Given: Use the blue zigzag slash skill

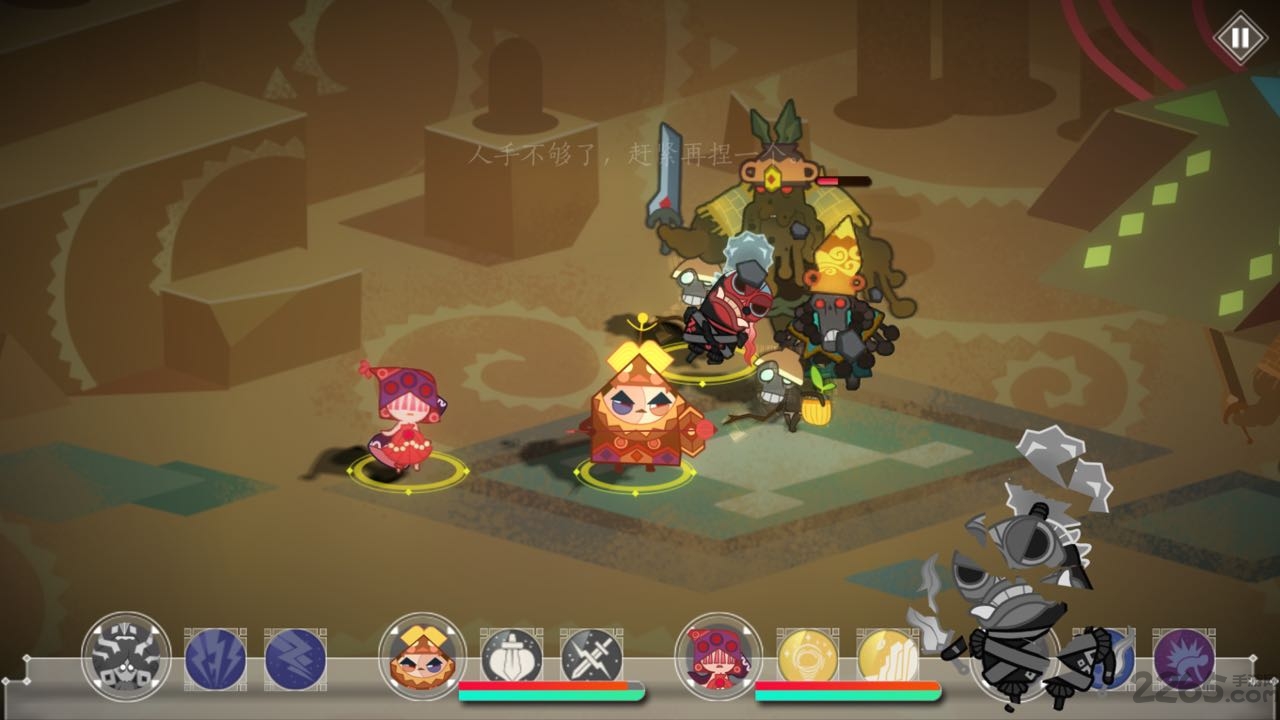Looking at the screenshot, I should (x=295, y=658).
